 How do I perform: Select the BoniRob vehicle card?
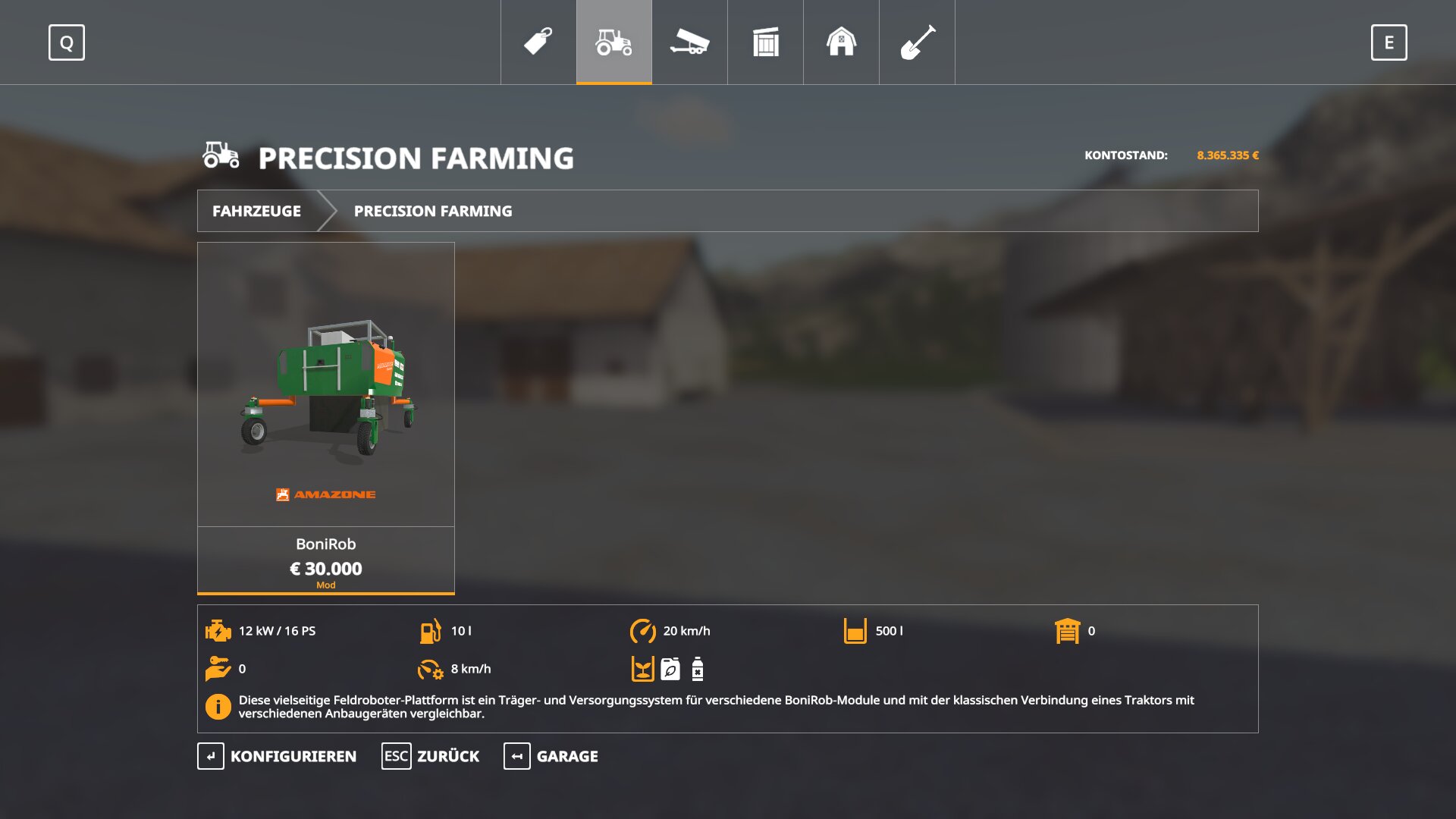326,417
